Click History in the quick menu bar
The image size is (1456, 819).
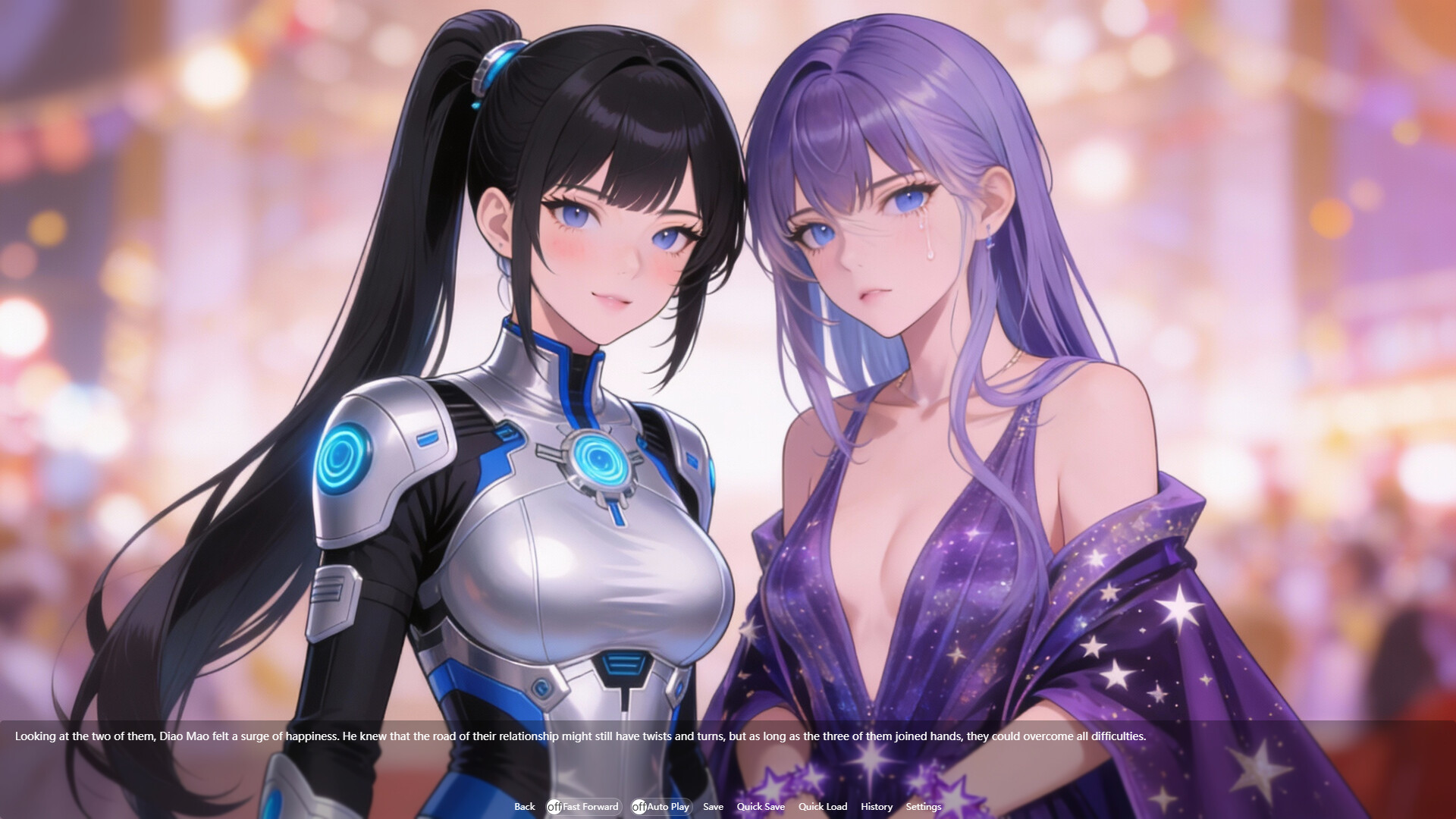click(876, 807)
